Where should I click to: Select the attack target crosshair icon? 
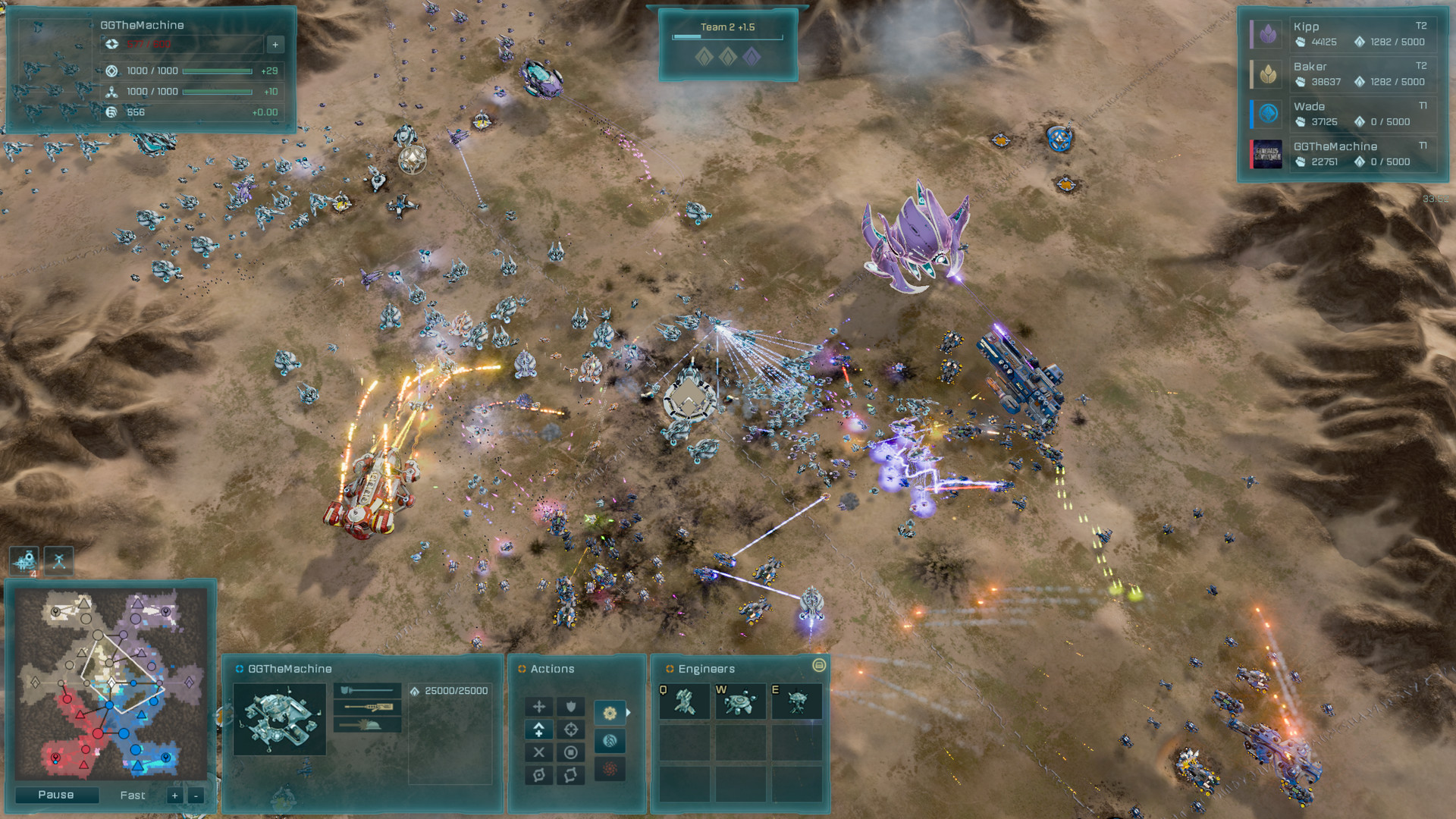571,729
